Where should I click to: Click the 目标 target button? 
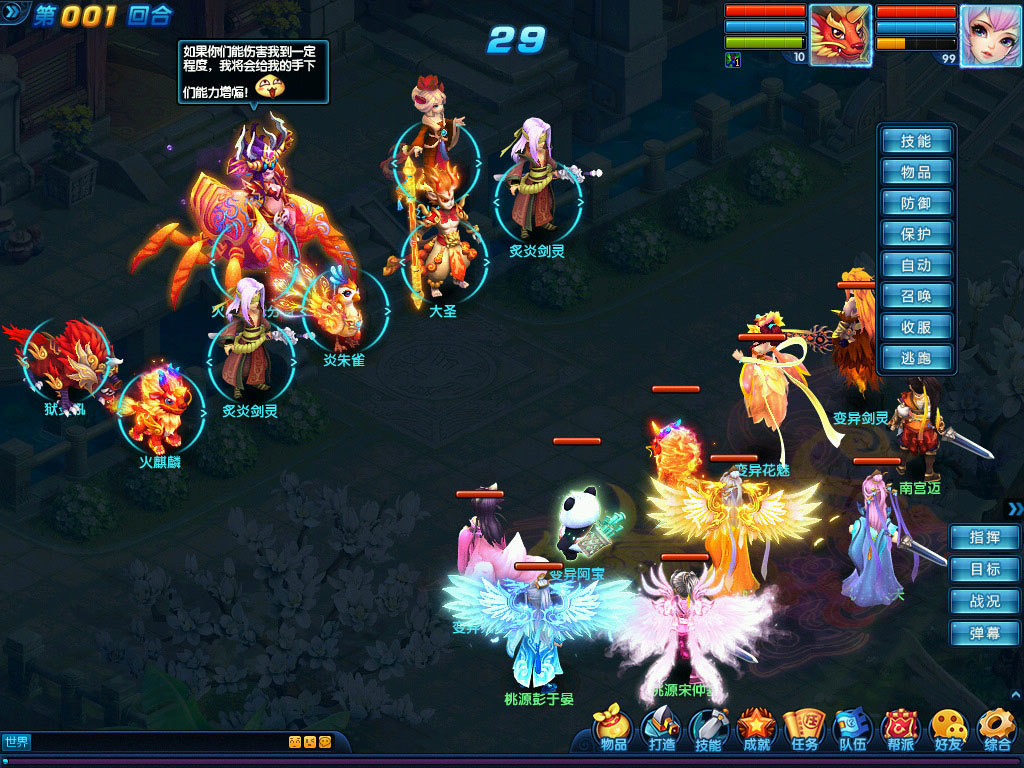coord(984,569)
